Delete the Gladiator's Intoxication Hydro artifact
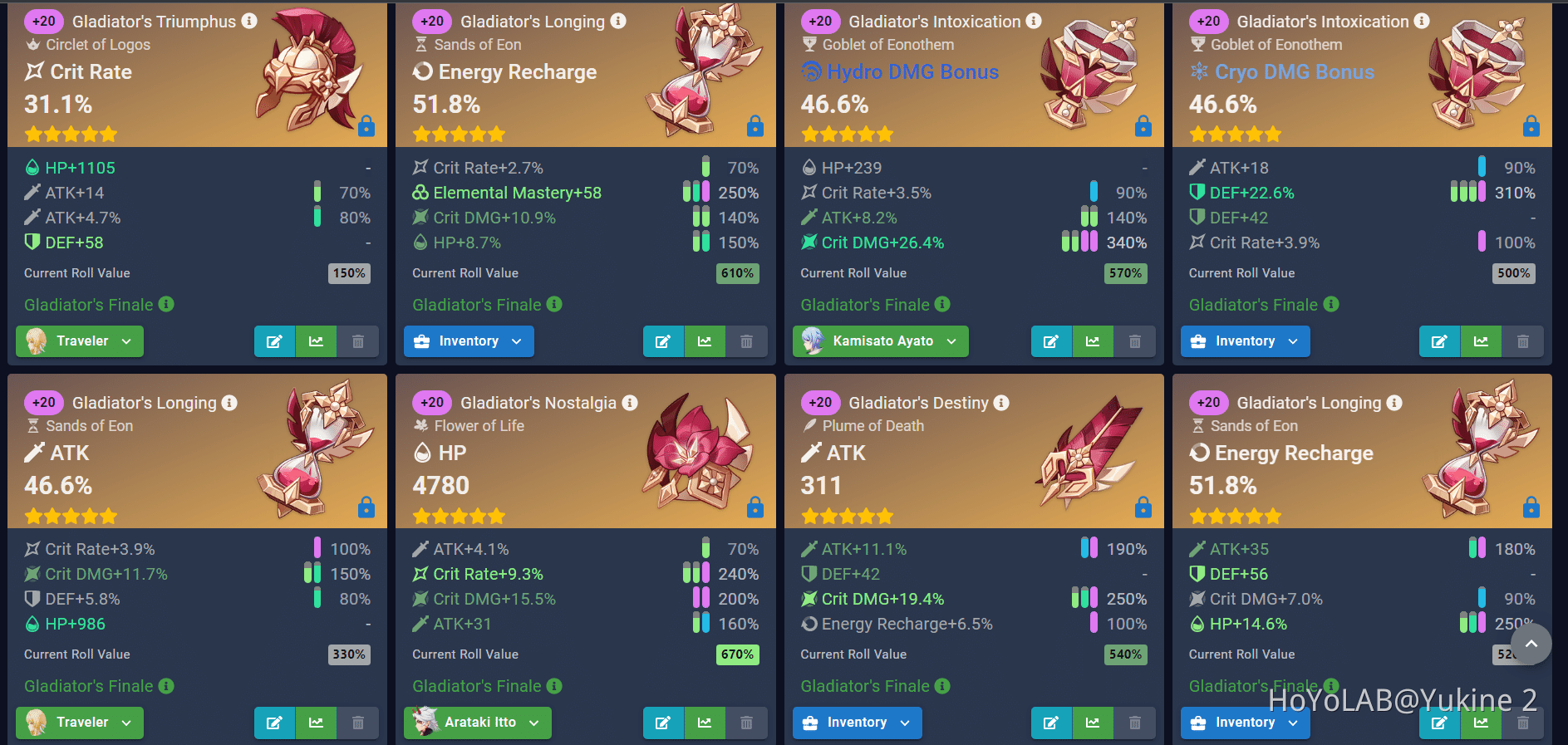This screenshot has height=745, width=1568. tap(1135, 341)
